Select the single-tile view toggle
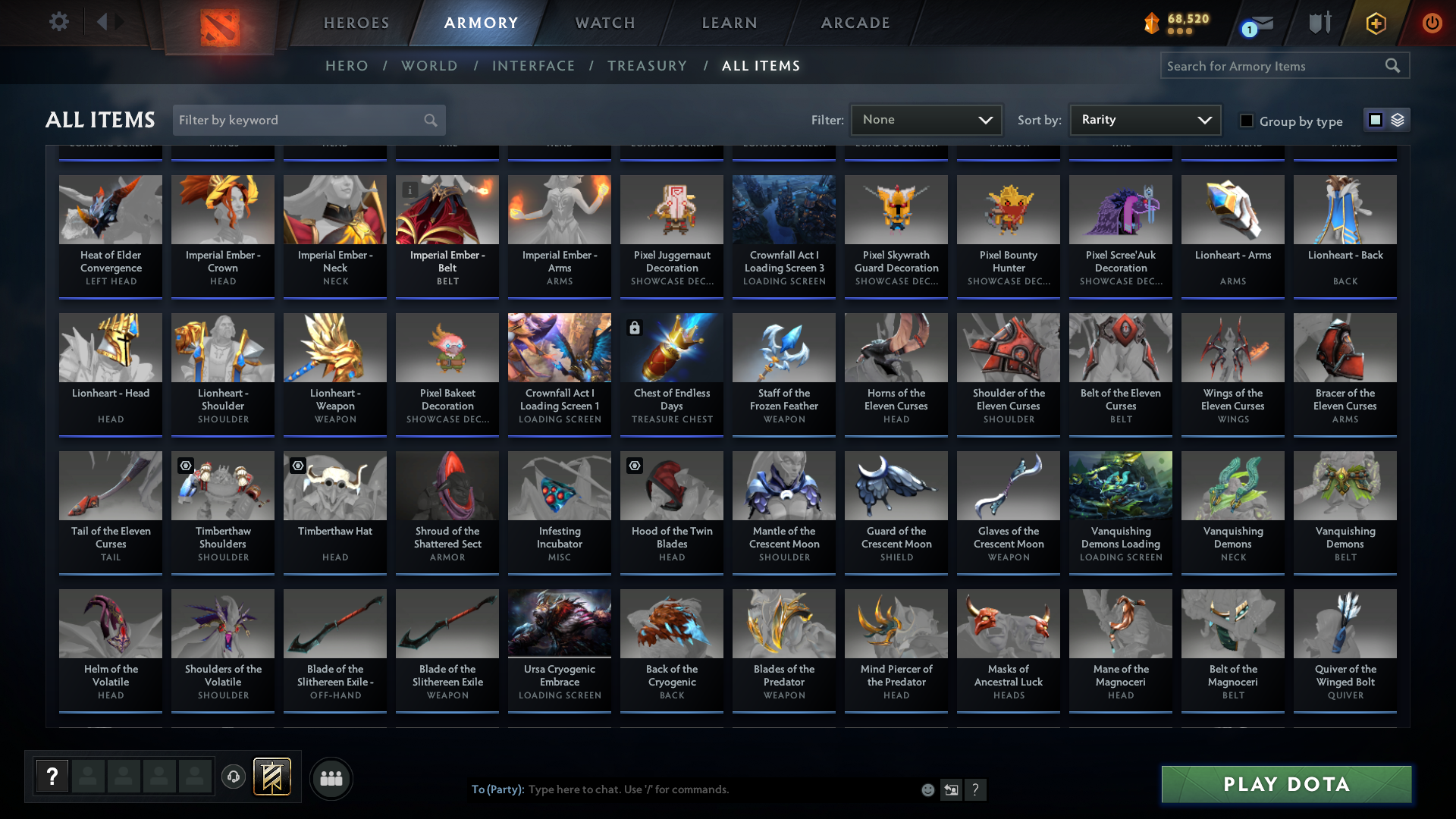Image resolution: width=1456 pixels, height=819 pixels. 1375,119
